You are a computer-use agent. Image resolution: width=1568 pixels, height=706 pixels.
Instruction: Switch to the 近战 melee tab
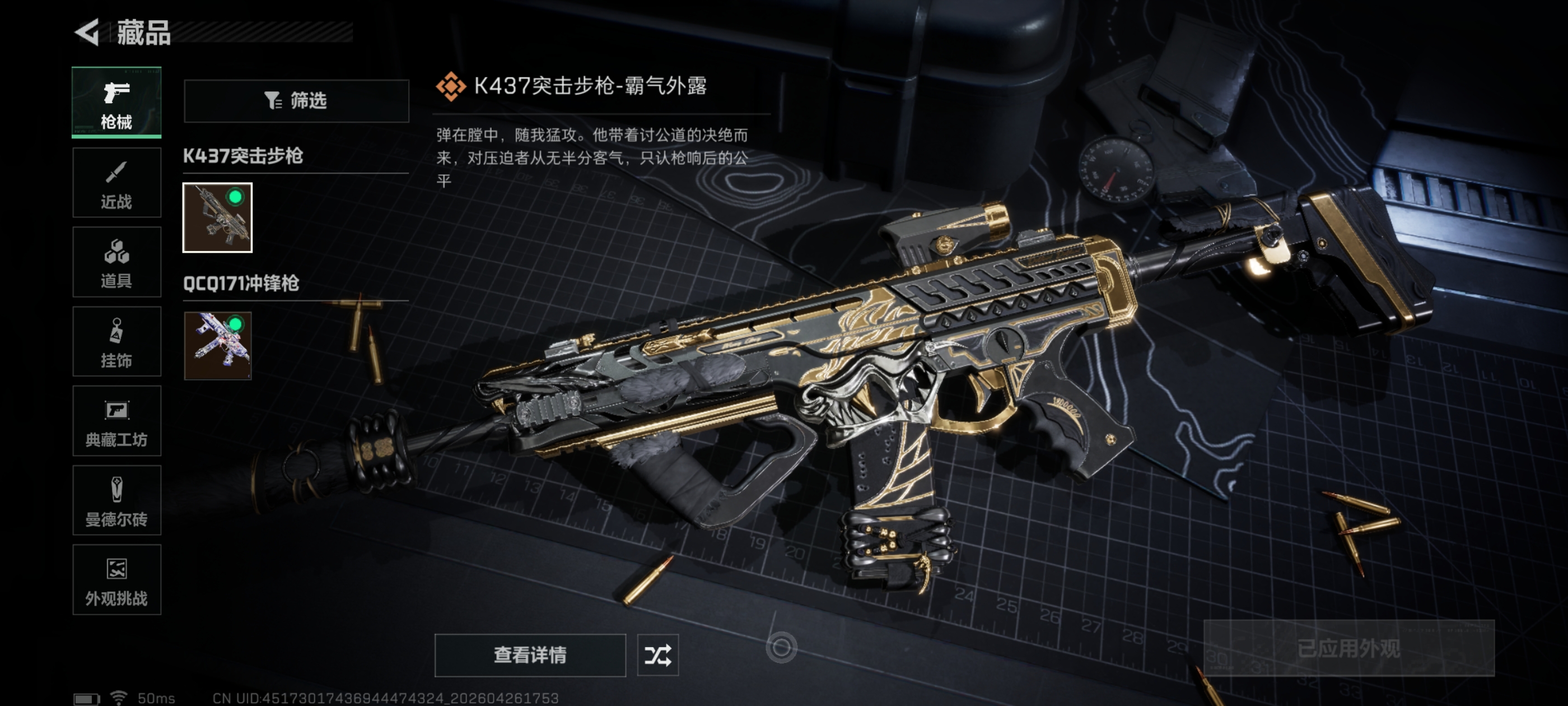pyautogui.click(x=116, y=183)
